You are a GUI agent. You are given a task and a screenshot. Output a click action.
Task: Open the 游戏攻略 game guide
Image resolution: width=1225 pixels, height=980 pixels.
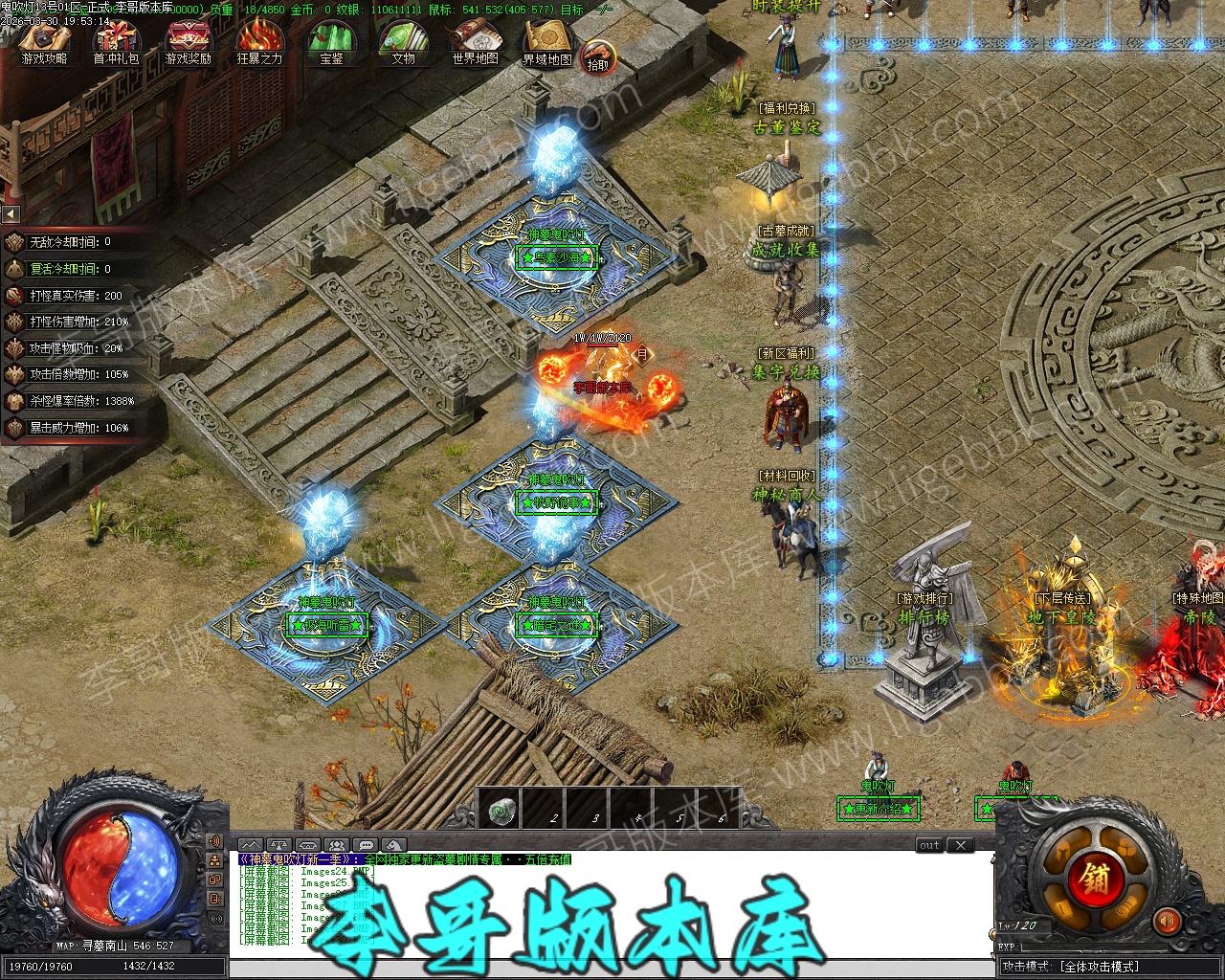pyautogui.click(x=44, y=42)
